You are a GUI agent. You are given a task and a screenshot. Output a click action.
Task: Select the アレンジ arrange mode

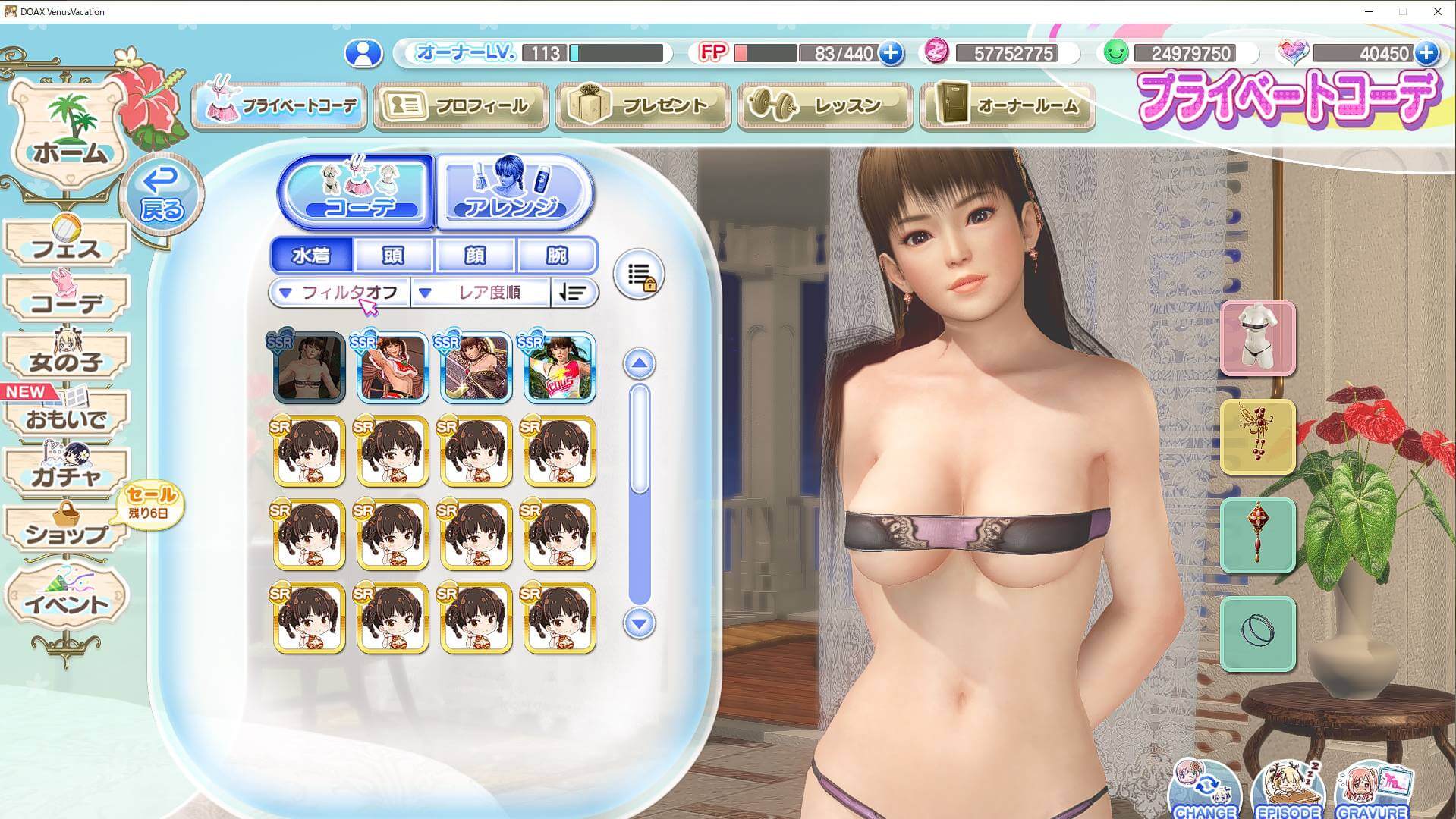(514, 191)
